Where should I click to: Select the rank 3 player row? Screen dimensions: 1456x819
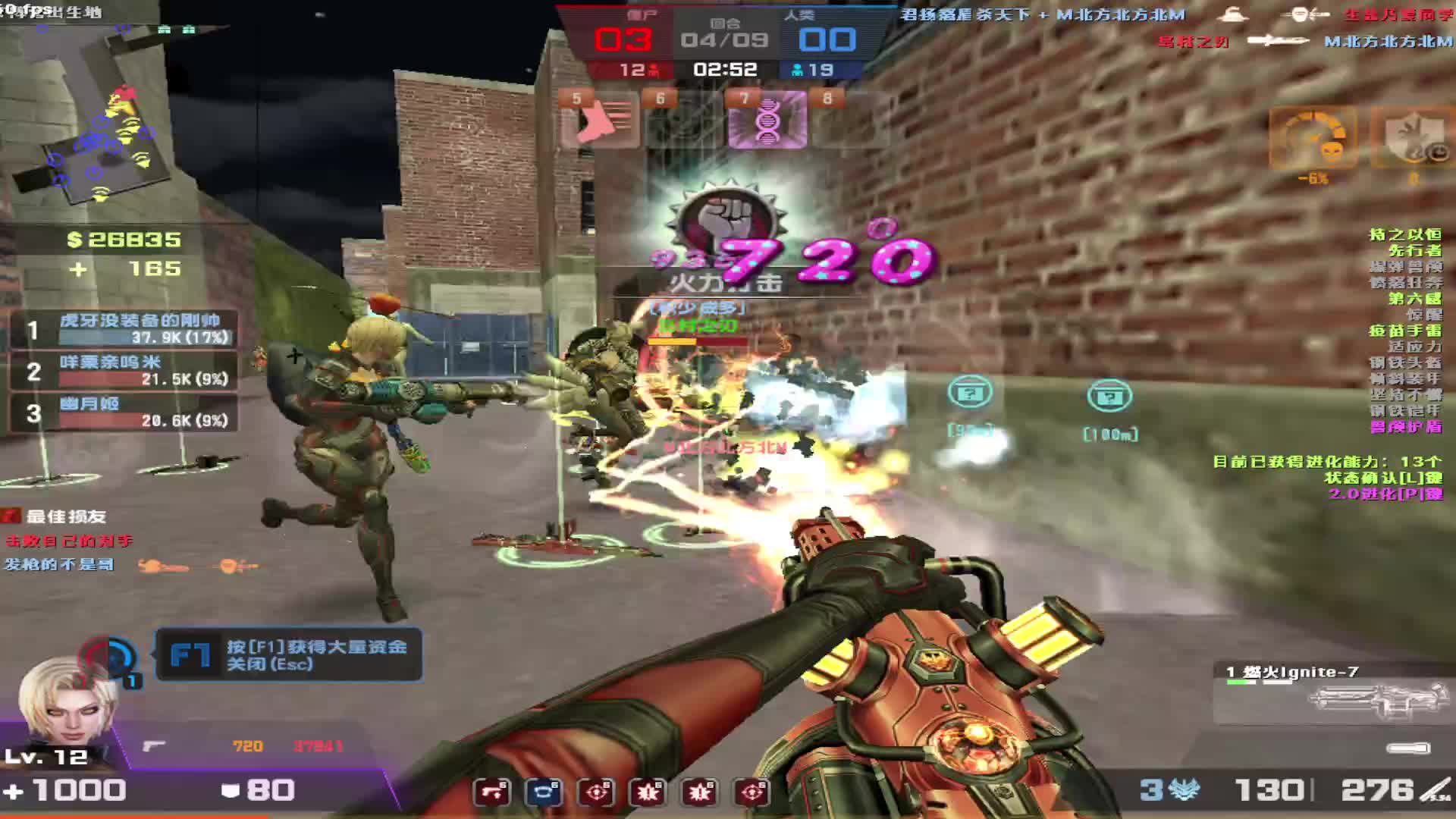[125, 413]
